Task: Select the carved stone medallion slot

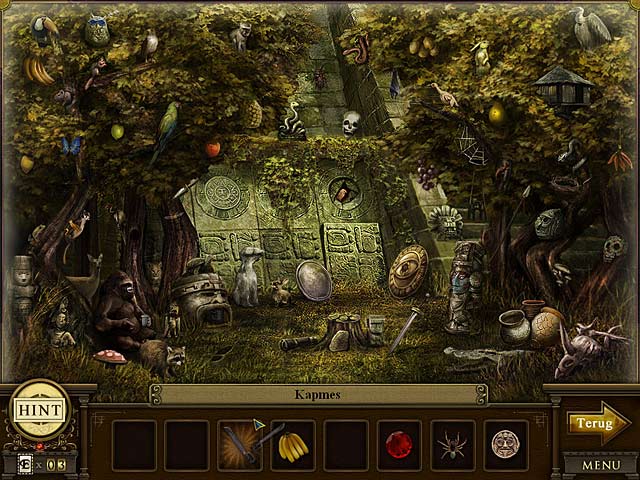Action: [x=505, y=443]
